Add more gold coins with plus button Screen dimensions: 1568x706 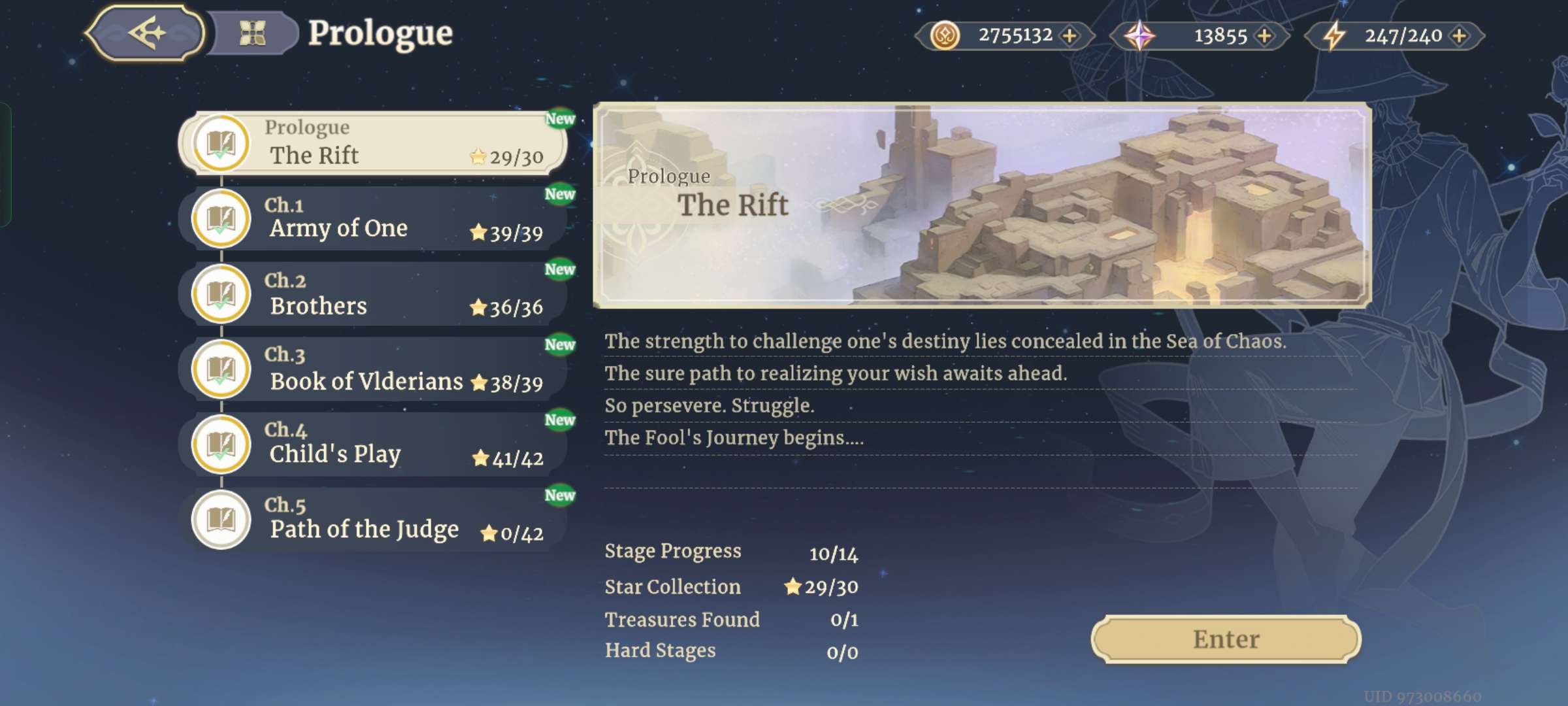[1070, 35]
